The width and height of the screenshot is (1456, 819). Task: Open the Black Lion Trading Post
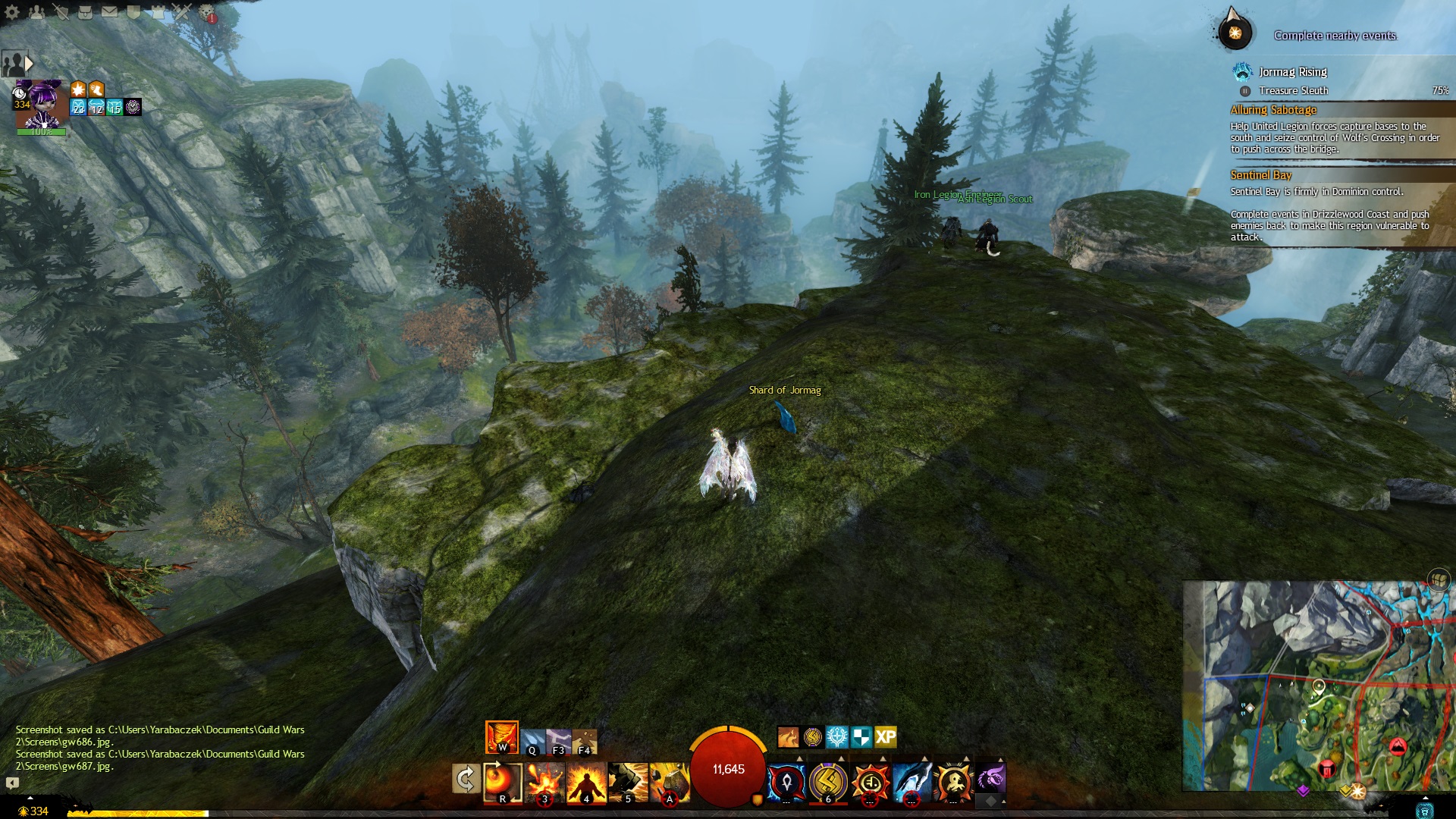(x=207, y=12)
